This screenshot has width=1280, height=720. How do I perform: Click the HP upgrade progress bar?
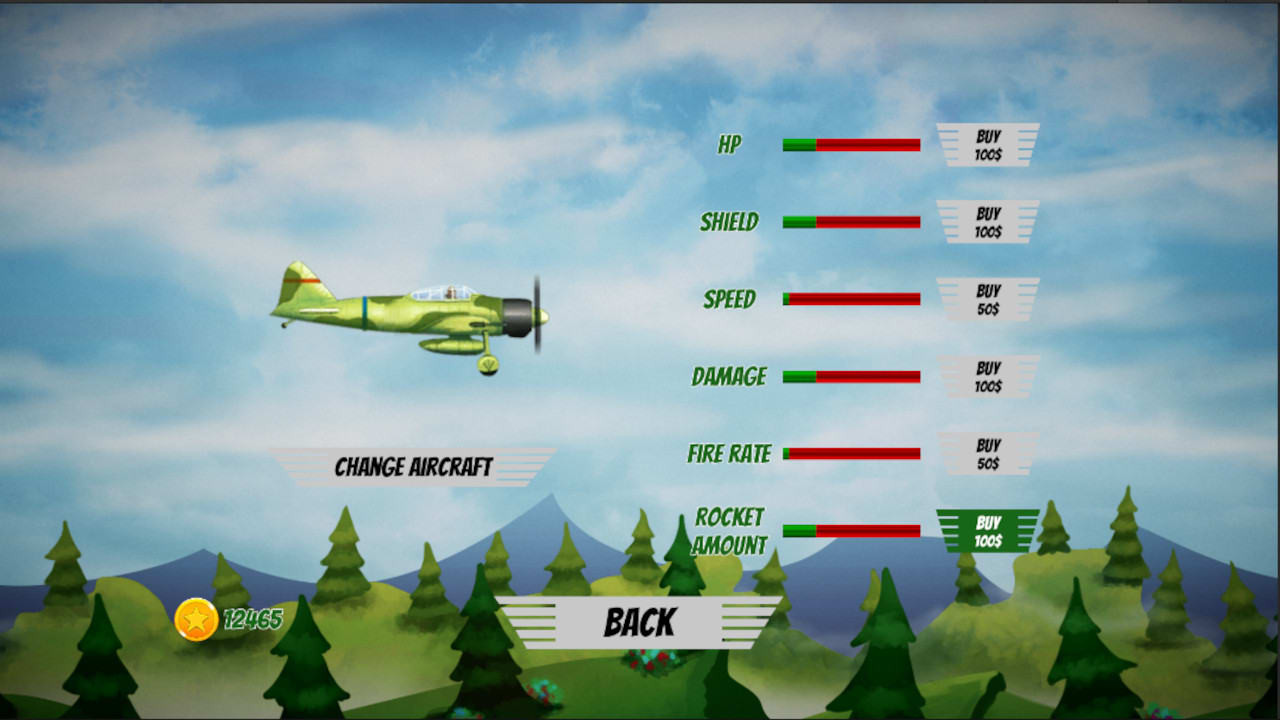point(852,144)
